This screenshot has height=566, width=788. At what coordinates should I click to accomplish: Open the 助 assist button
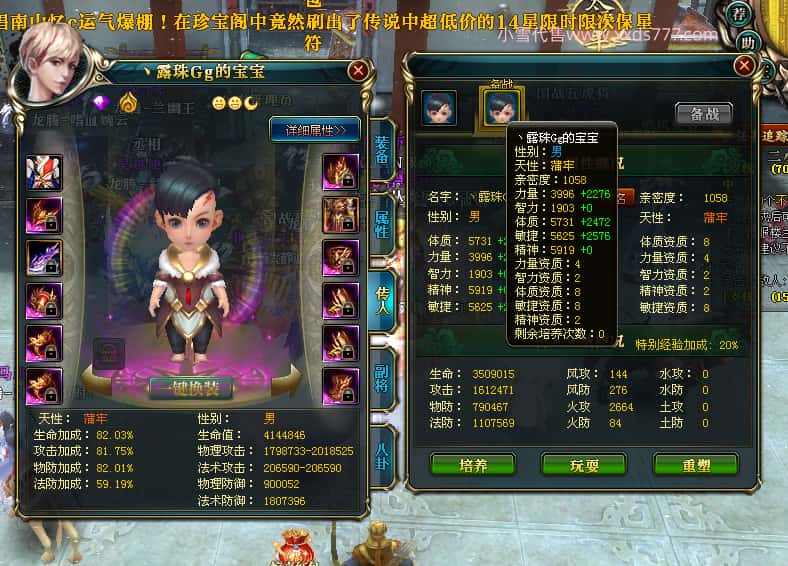746,43
